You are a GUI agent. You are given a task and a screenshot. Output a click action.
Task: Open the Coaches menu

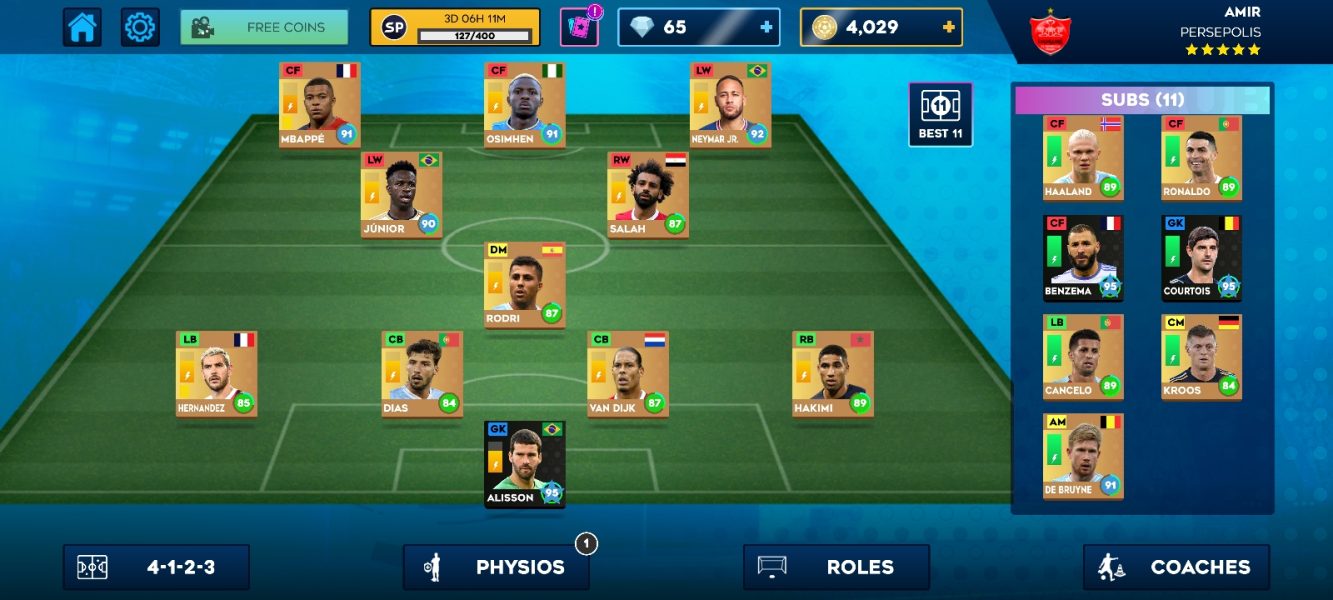(1176, 567)
